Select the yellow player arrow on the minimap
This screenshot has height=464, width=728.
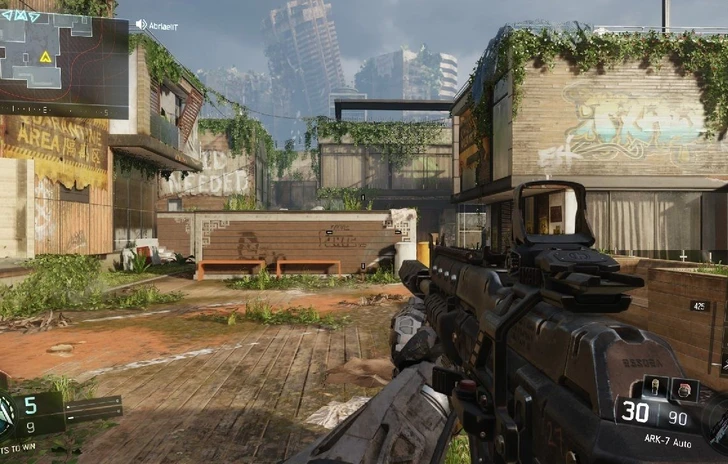[x=45, y=57]
